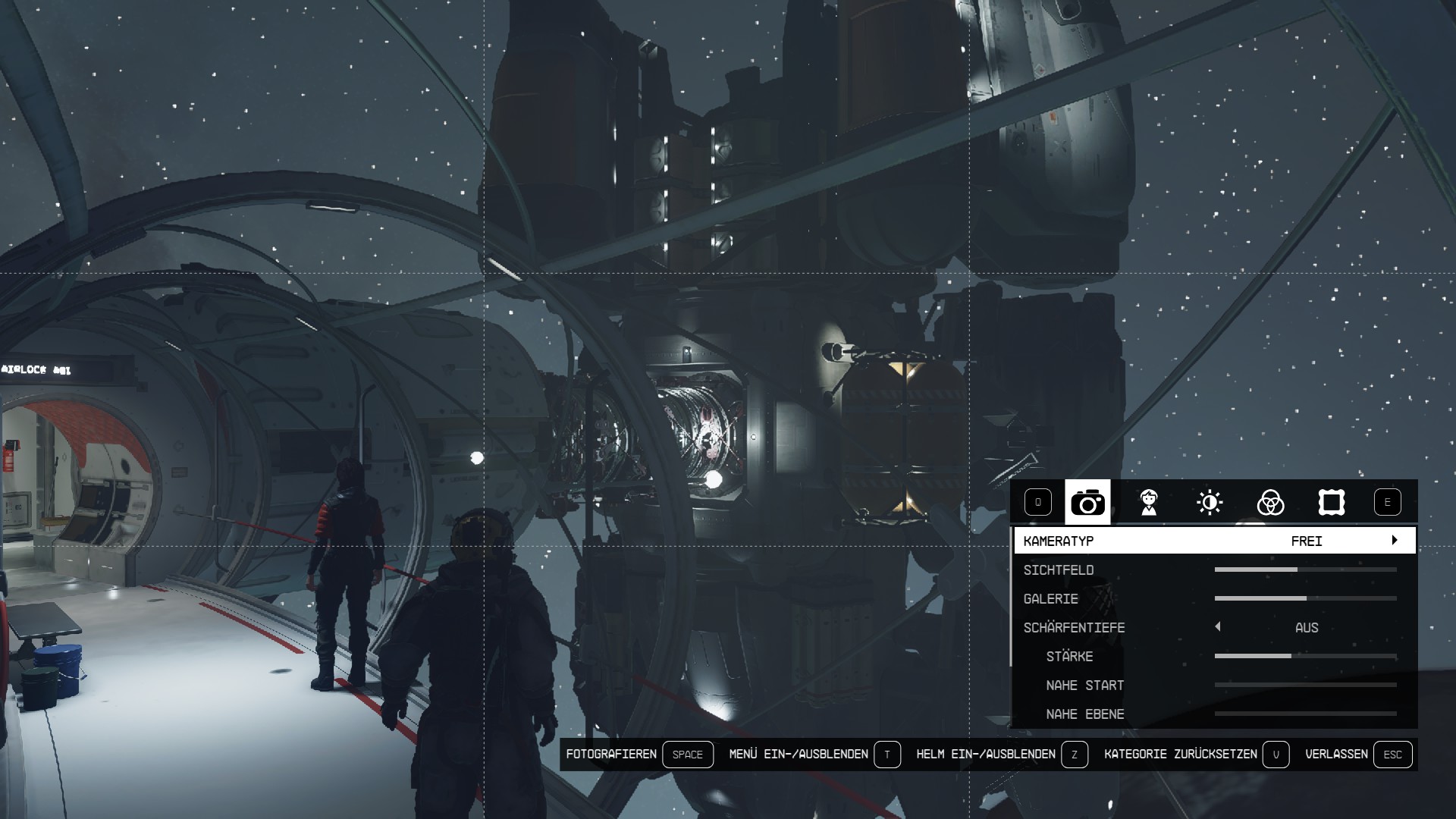Click the Nahe Ebene slider
Screen dimensions: 1456x819
(1305, 714)
